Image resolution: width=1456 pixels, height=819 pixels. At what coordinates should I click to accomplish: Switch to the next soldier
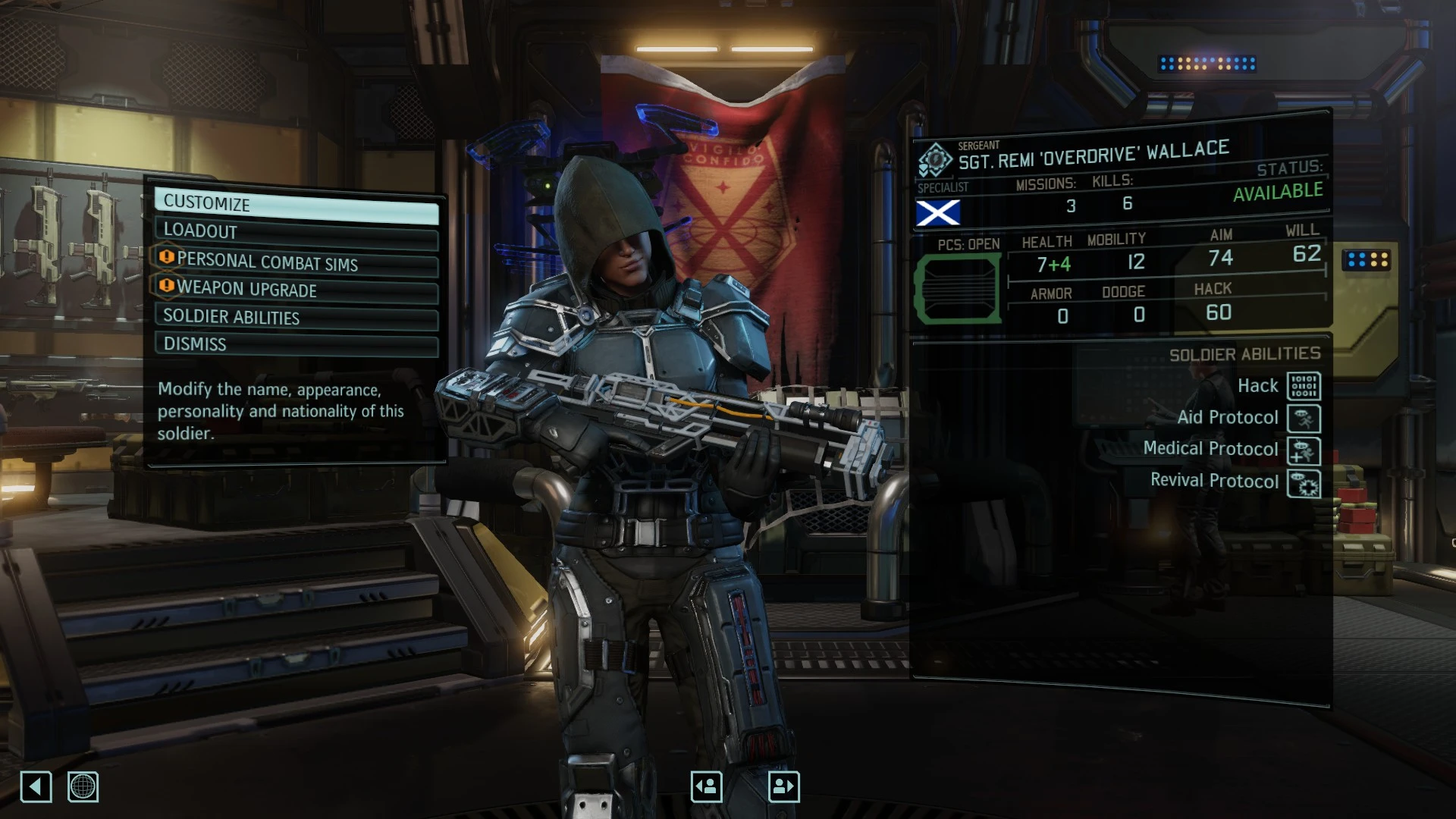tap(783, 786)
